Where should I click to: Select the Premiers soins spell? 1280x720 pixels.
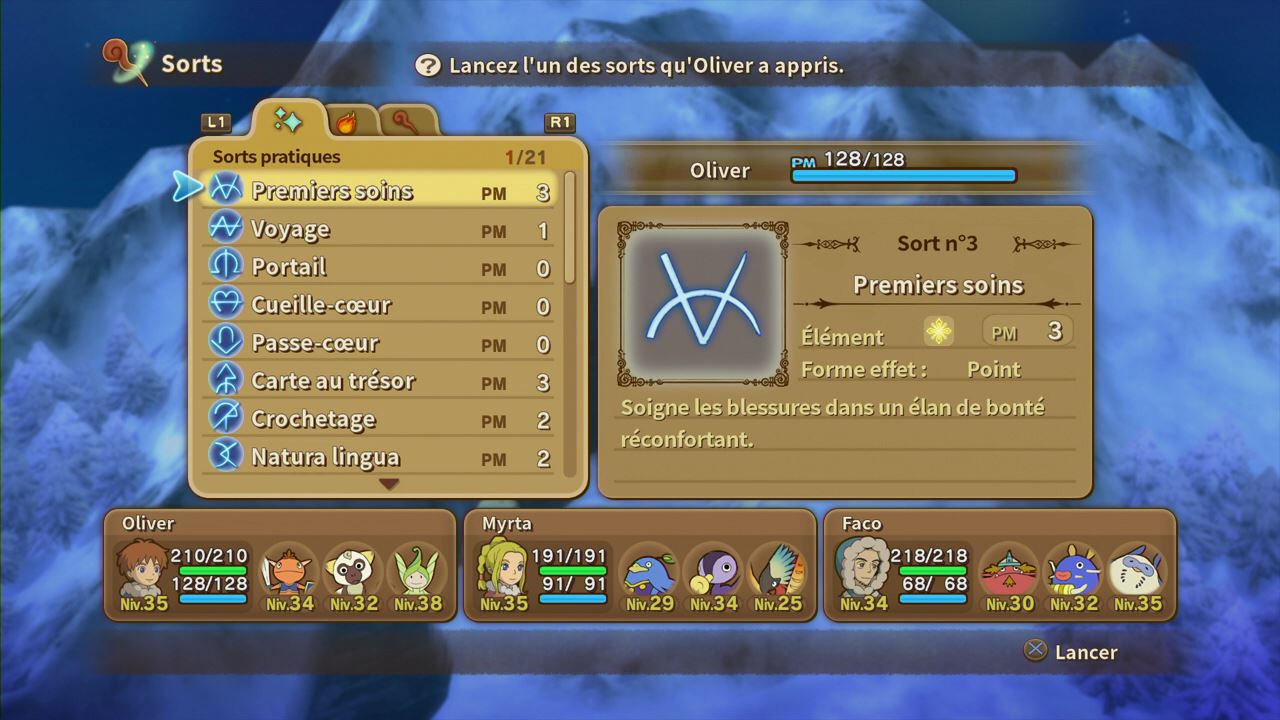[378, 191]
